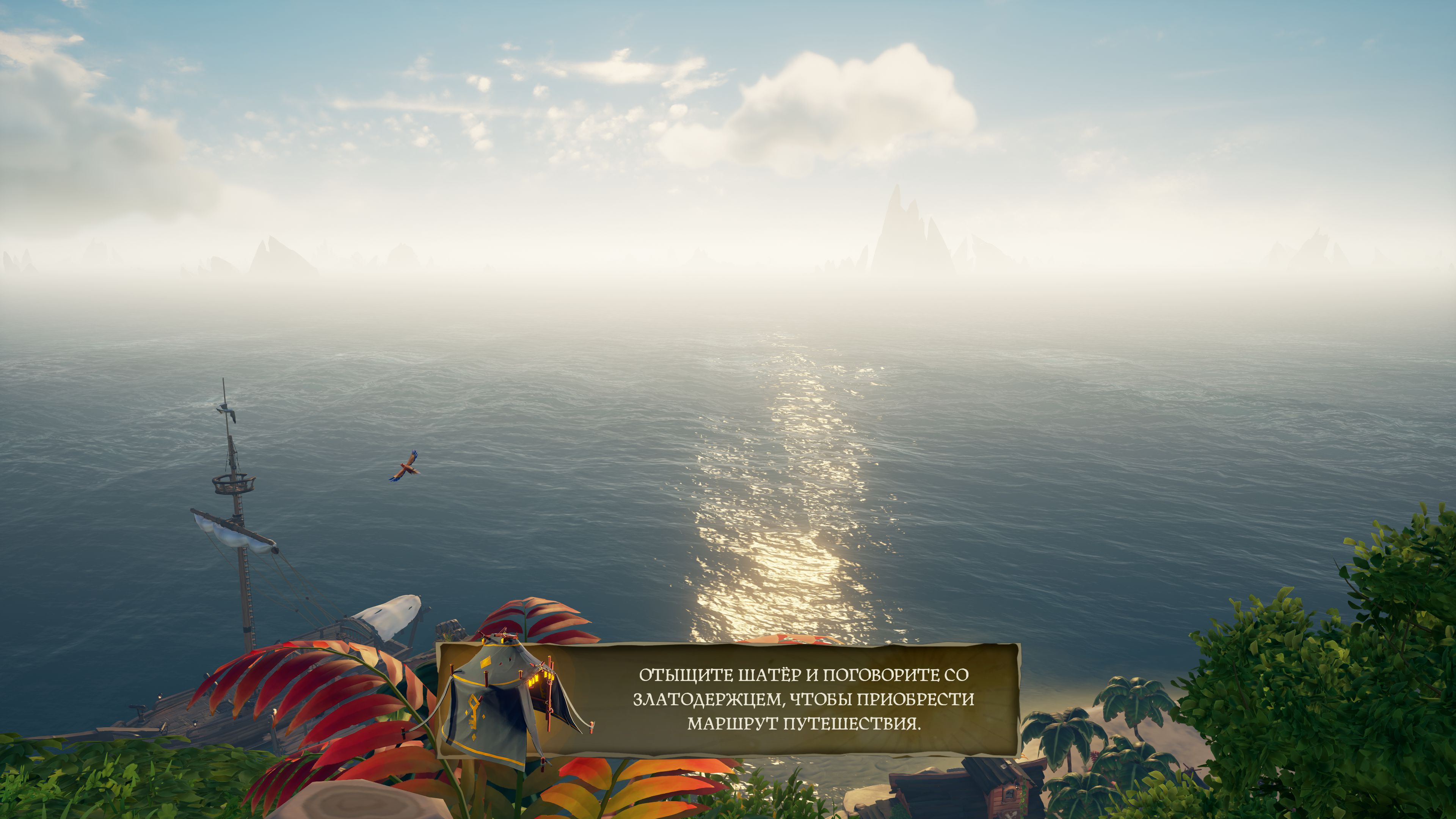This screenshot has width=1456, height=819.
Task: Select the Gold Hoarders tent hint text
Action: point(803,699)
